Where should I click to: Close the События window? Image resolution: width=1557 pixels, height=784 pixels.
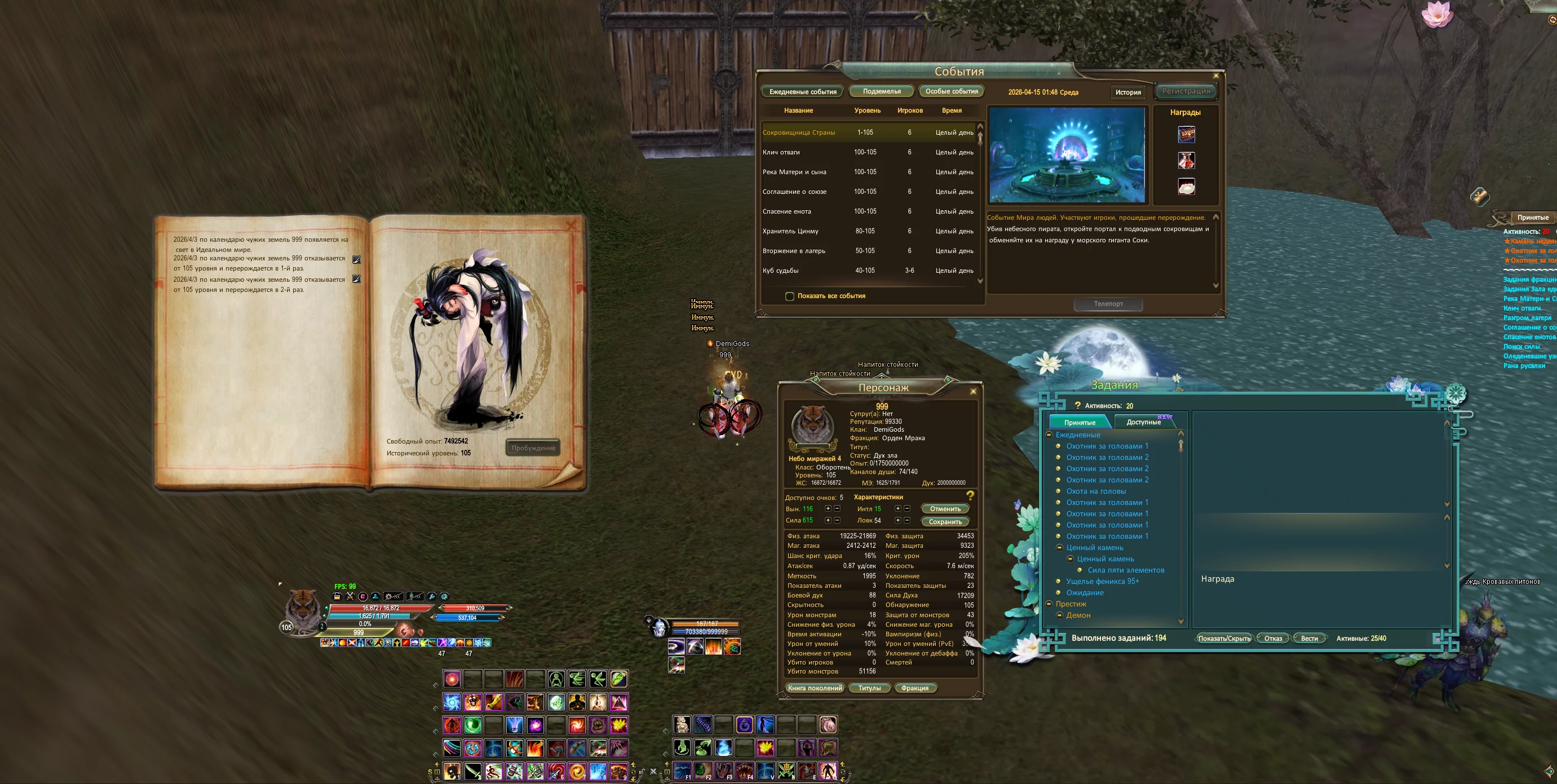coord(1216,76)
